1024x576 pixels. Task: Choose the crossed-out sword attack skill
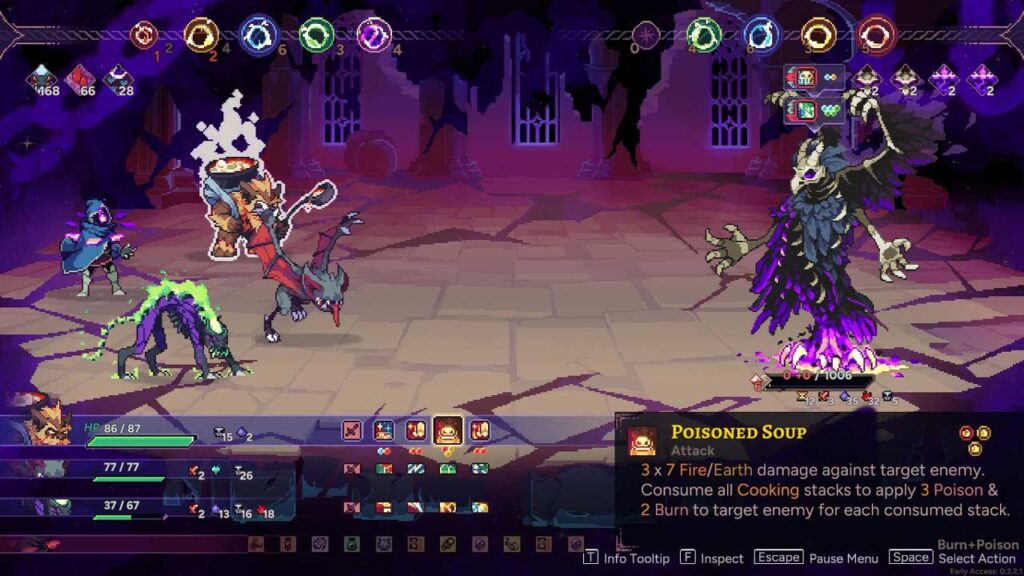(352, 431)
